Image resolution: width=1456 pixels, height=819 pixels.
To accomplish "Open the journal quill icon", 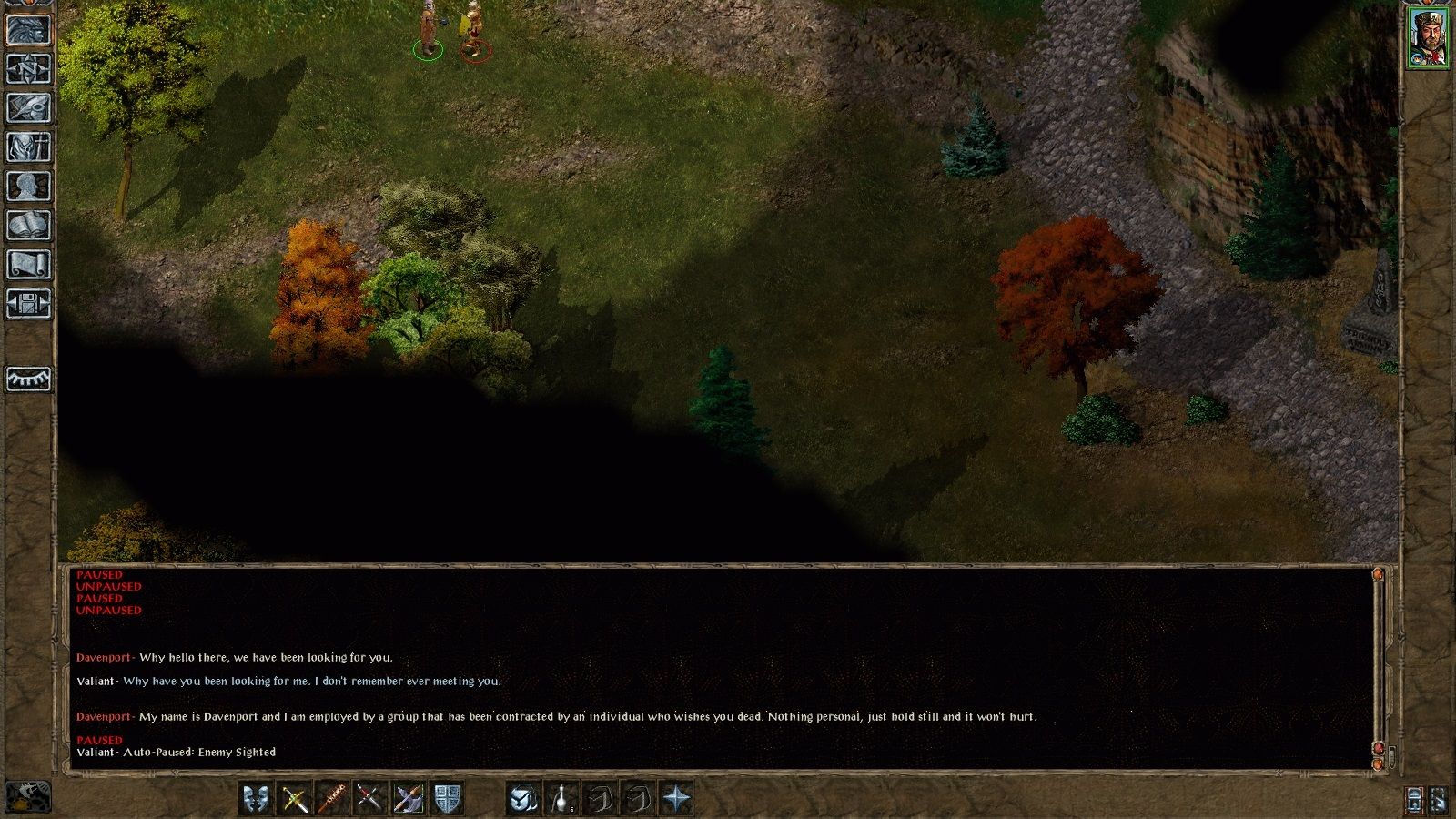I will coord(28,108).
